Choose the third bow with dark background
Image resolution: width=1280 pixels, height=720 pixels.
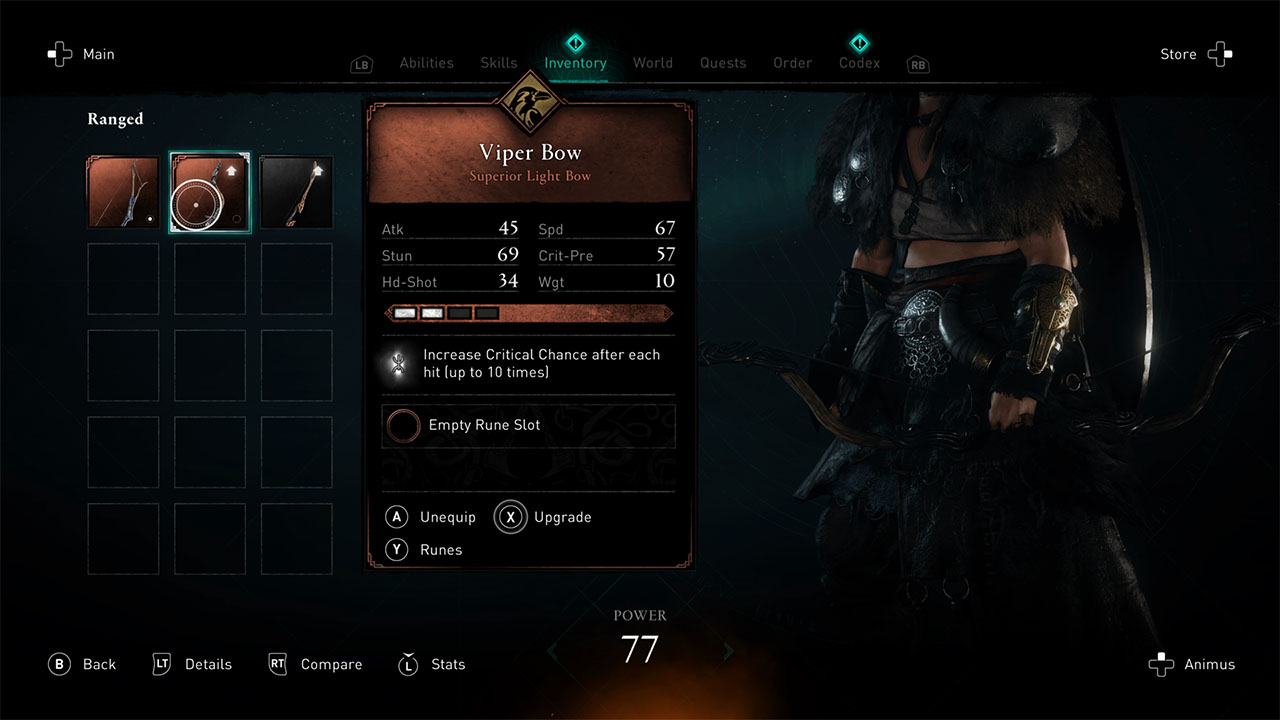(296, 192)
